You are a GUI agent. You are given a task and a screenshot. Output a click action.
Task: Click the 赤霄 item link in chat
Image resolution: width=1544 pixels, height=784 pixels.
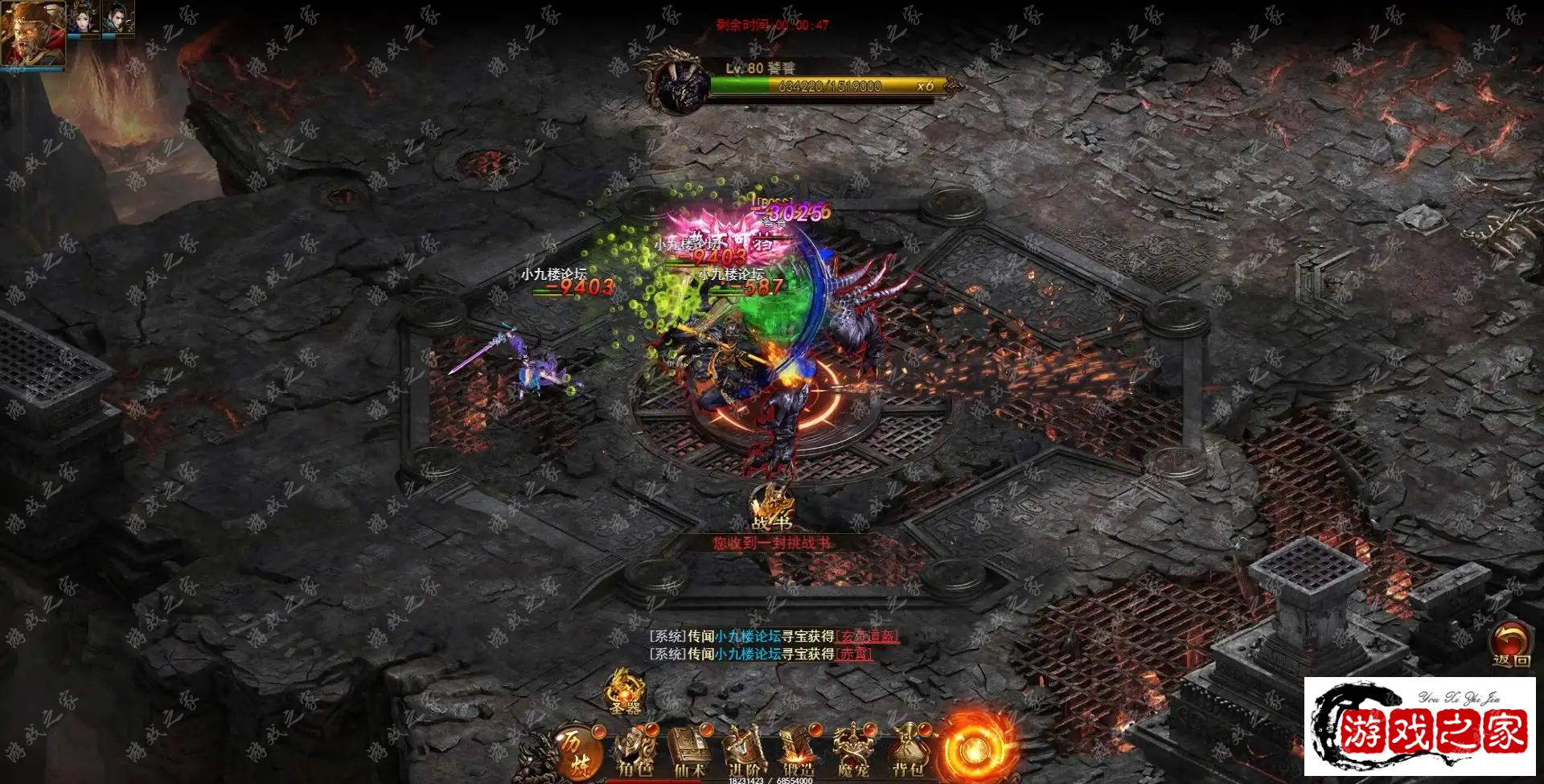(x=854, y=654)
